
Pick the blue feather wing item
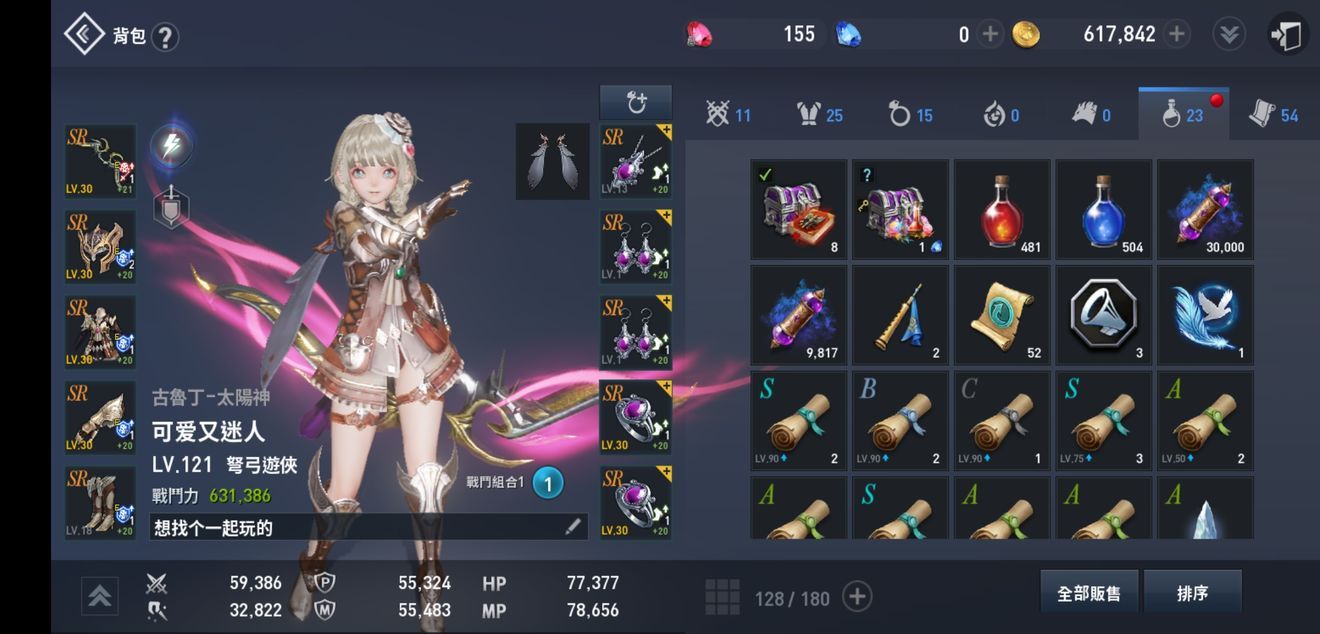click(x=1205, y=314)
